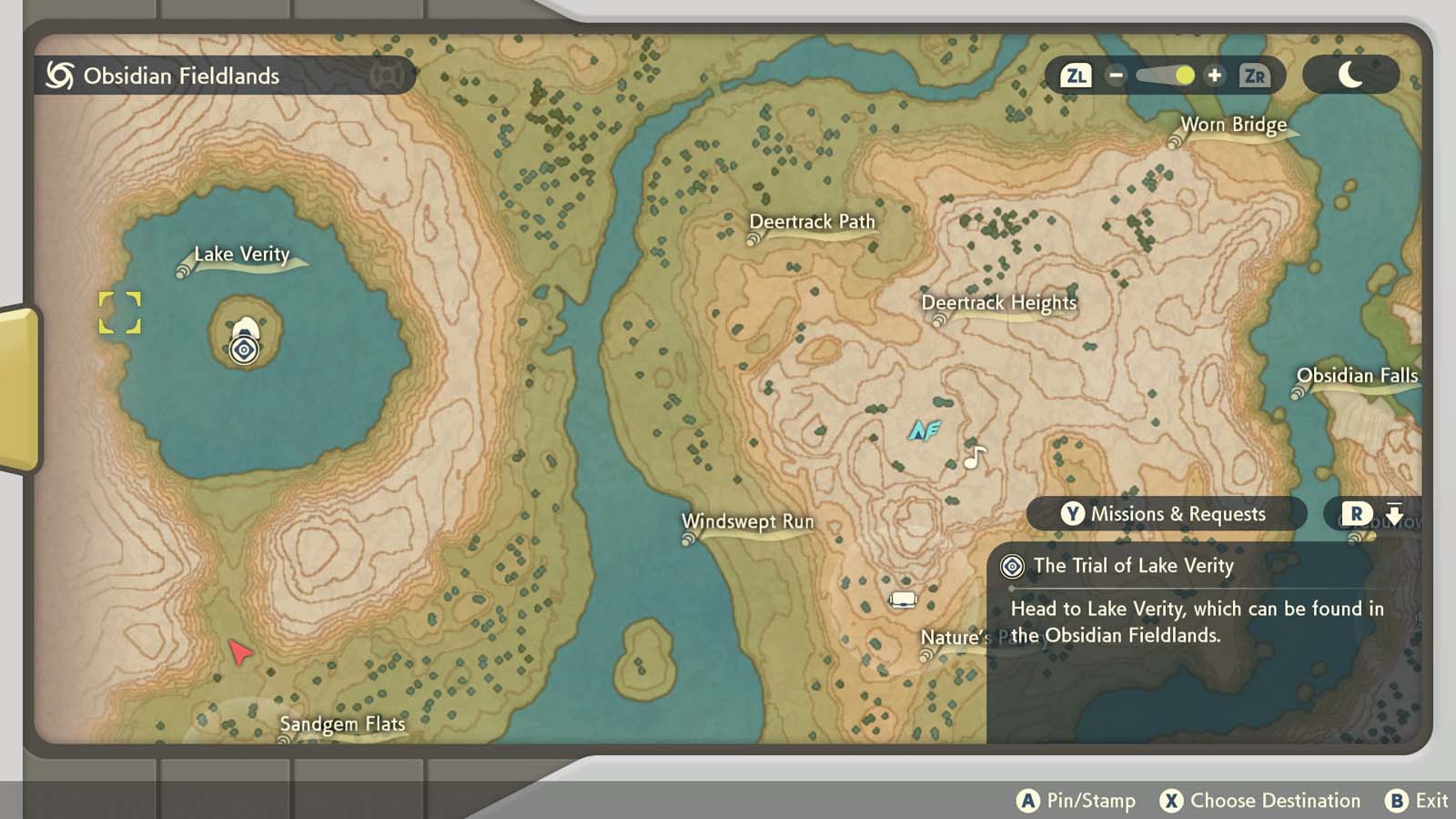Click the Lake Verity trial objective marker

tap(243, 349)
